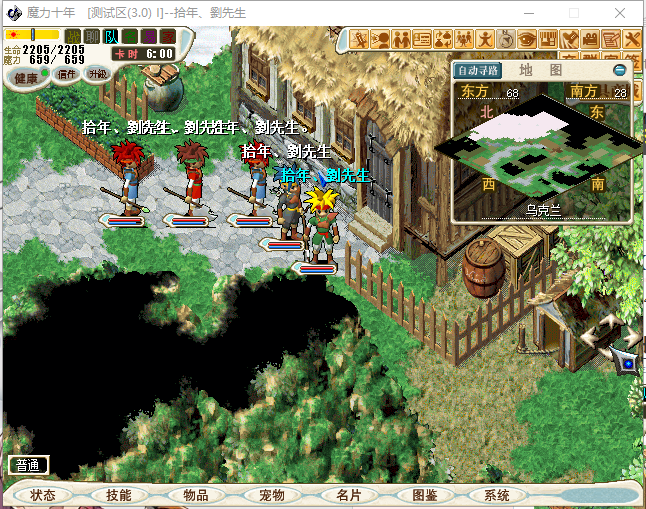Open the 名片 name card menu

[347, 495]
